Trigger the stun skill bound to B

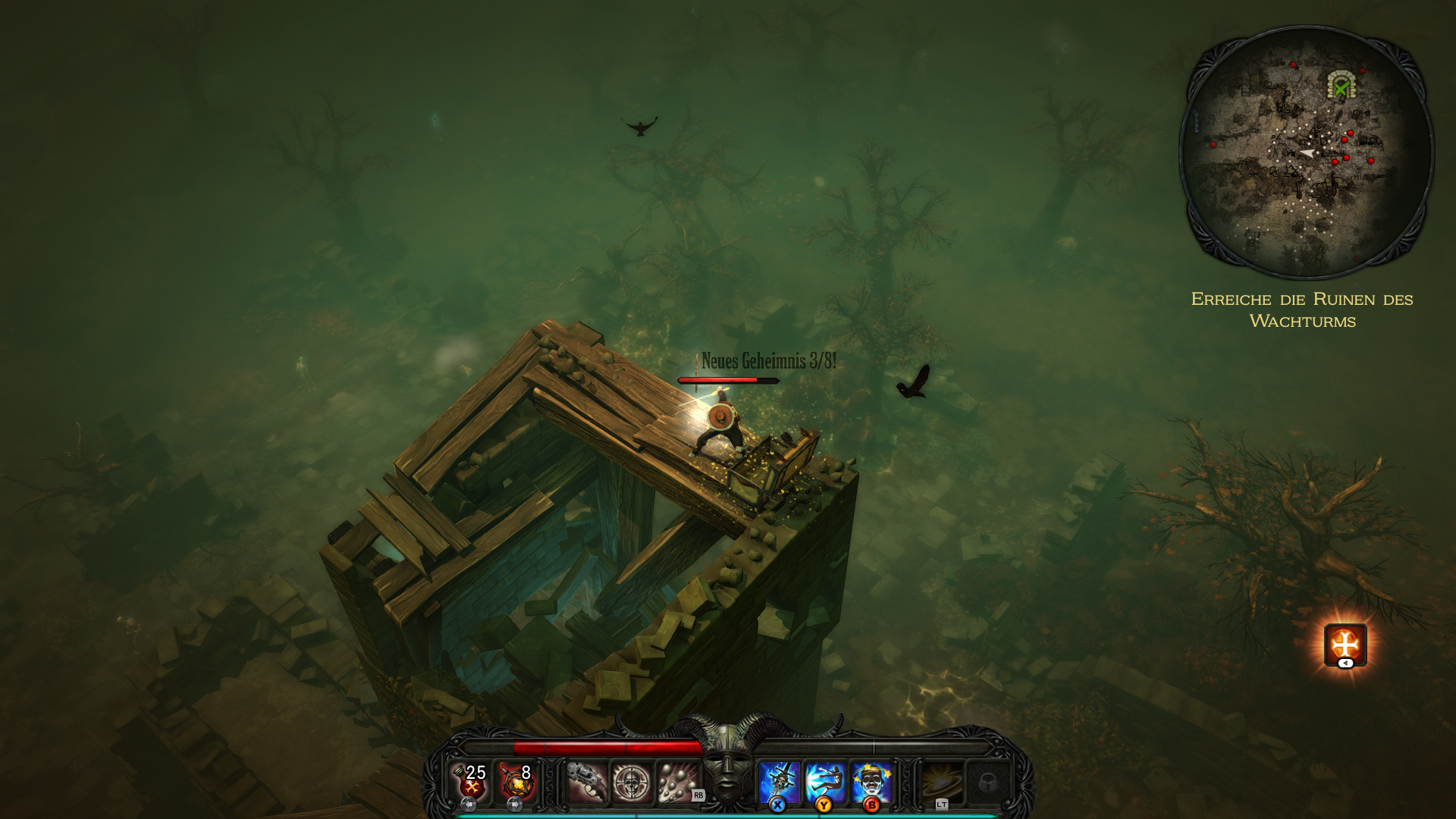tap(871, 779)
